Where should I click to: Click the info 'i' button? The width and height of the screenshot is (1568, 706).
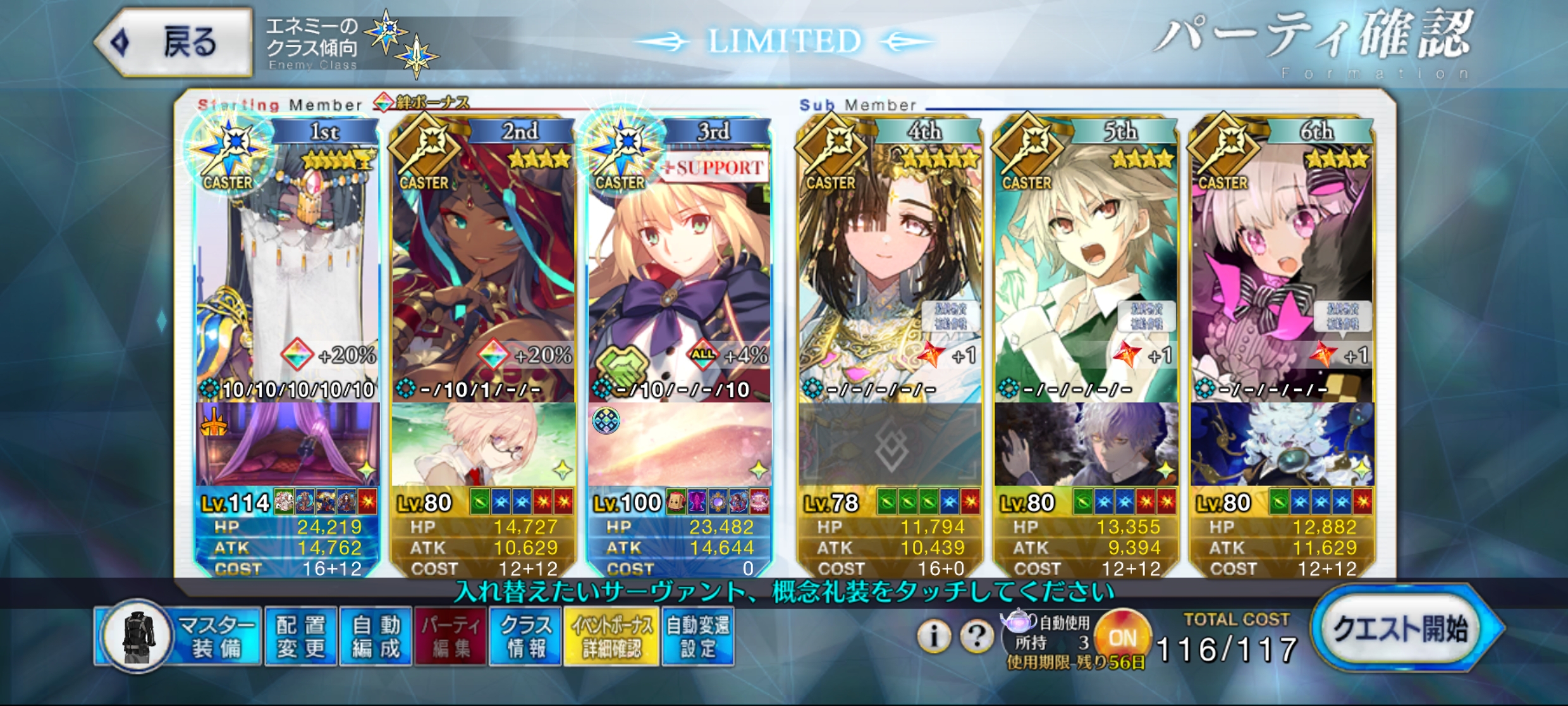[x=933, y=635]
